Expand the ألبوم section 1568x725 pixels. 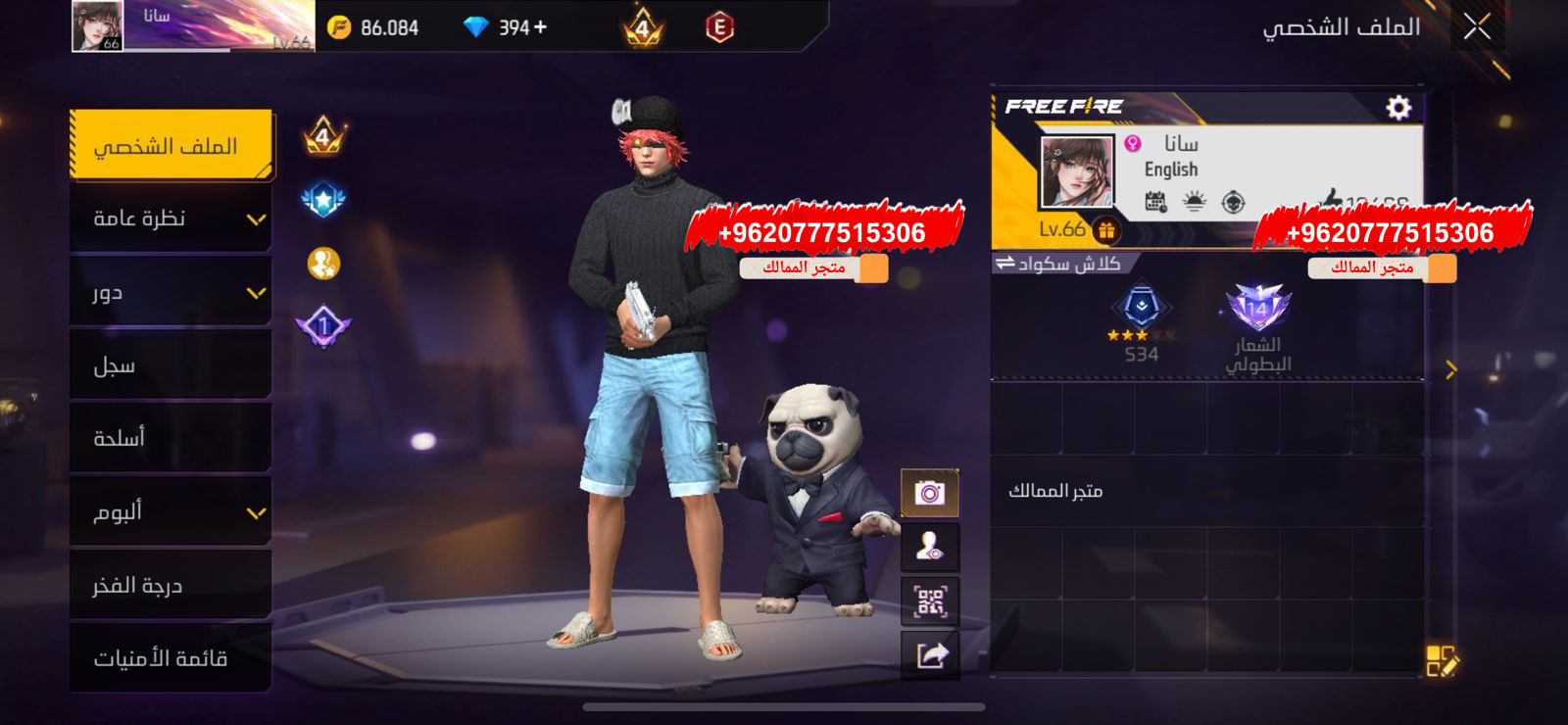click(x=169, y=511)
